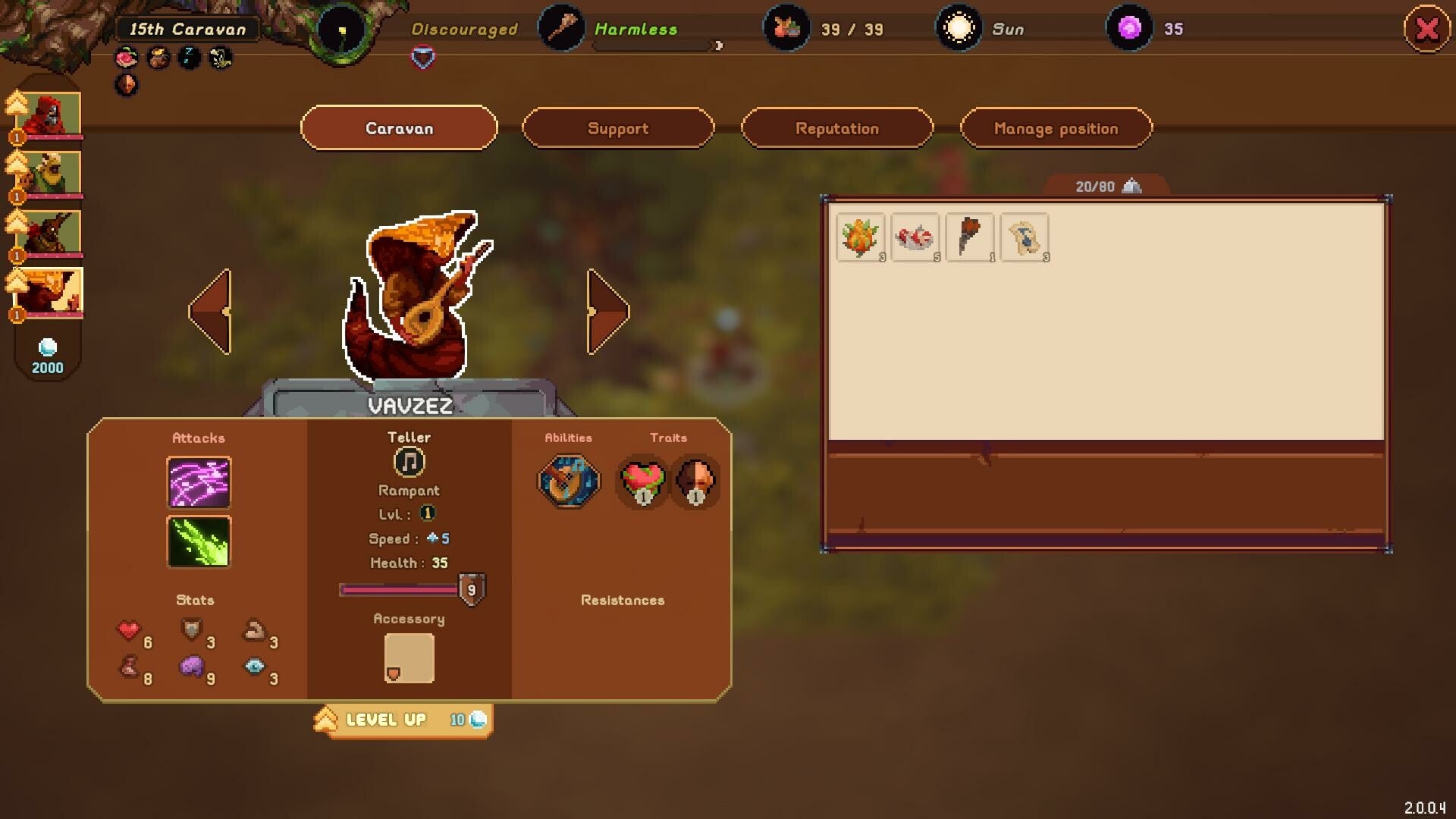Show the next caravan member with the right arrow

607,312
